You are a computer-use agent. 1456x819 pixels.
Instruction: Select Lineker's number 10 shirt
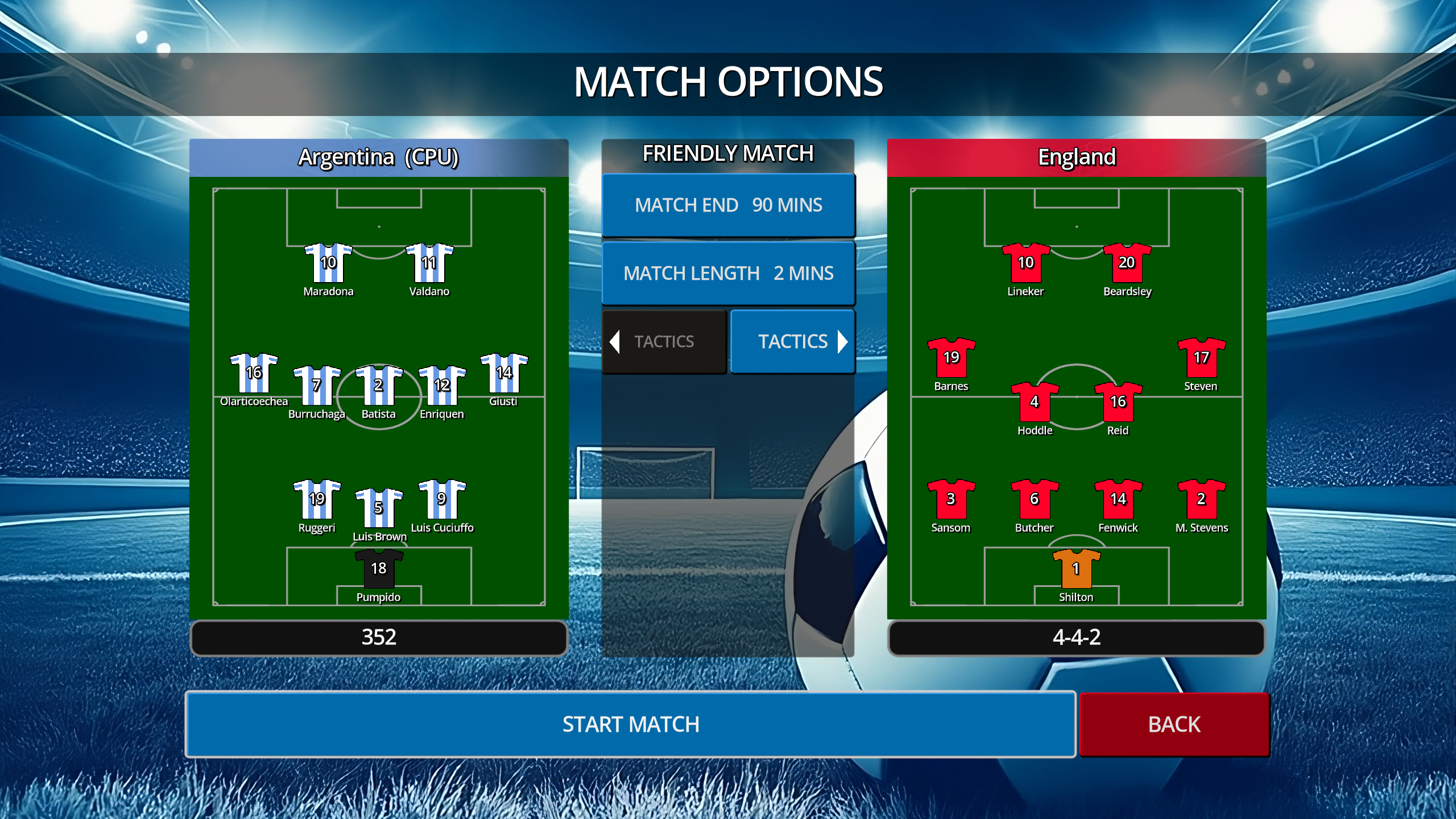tap(1025, 263)
